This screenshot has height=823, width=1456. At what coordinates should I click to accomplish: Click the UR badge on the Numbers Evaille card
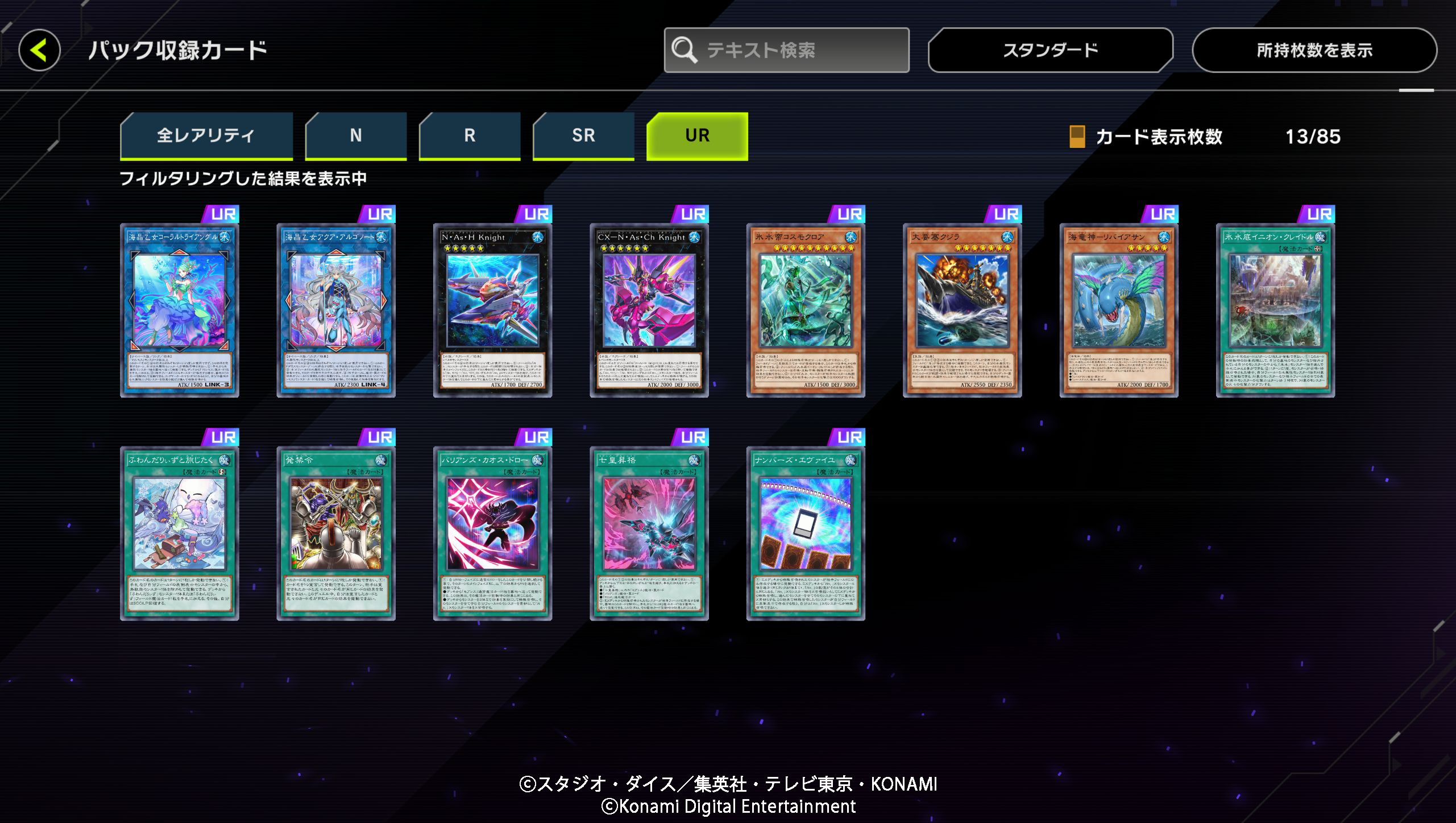click(x=848, y=437)
